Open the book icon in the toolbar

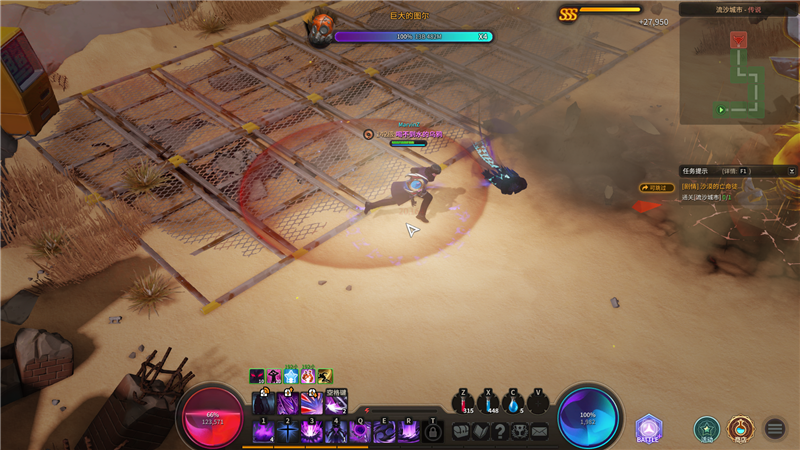[x=482, y=431]
